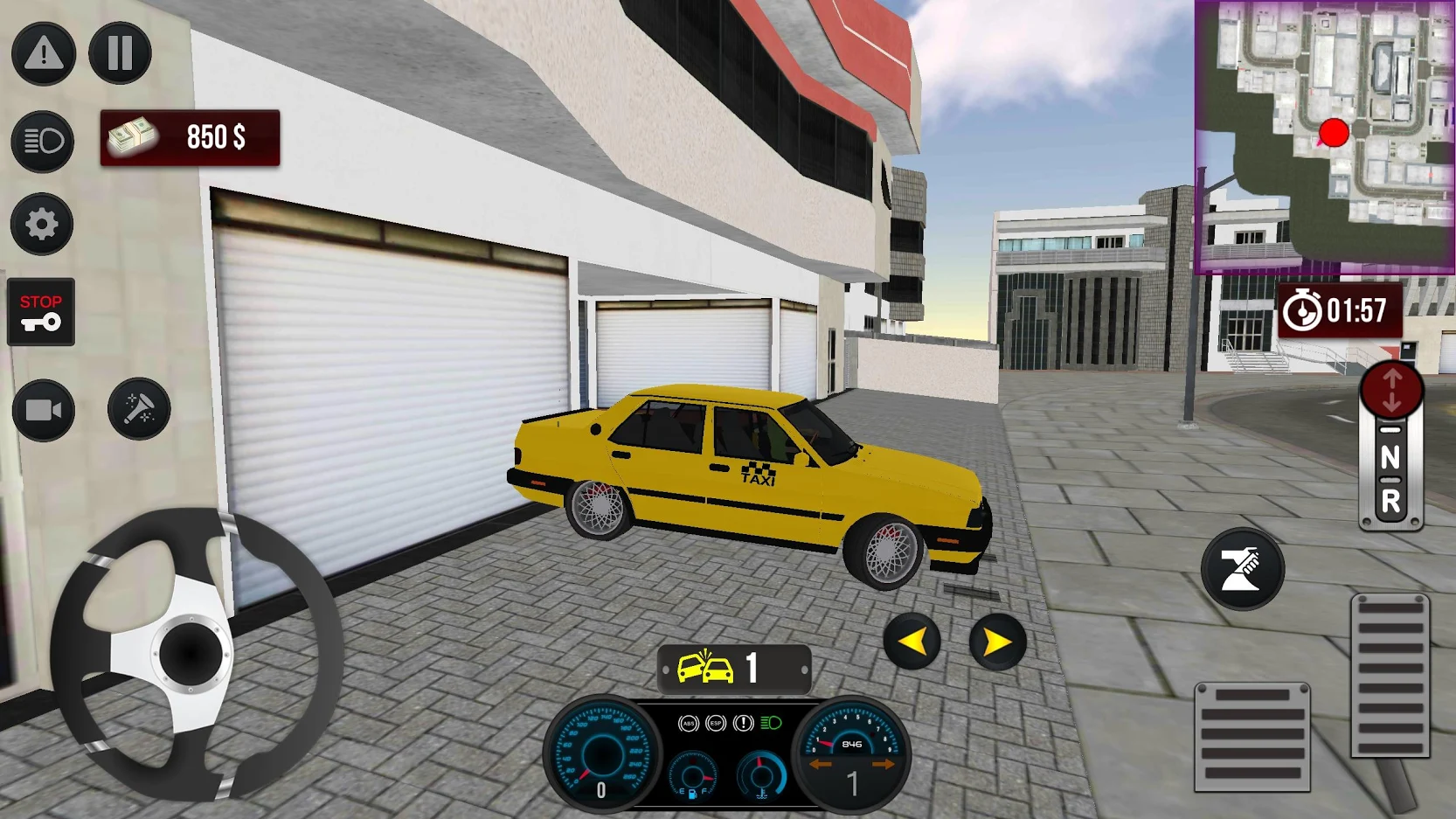1456x819 pixels.
Task: Activate the left turn signal arrow
Action: (912, 642)
